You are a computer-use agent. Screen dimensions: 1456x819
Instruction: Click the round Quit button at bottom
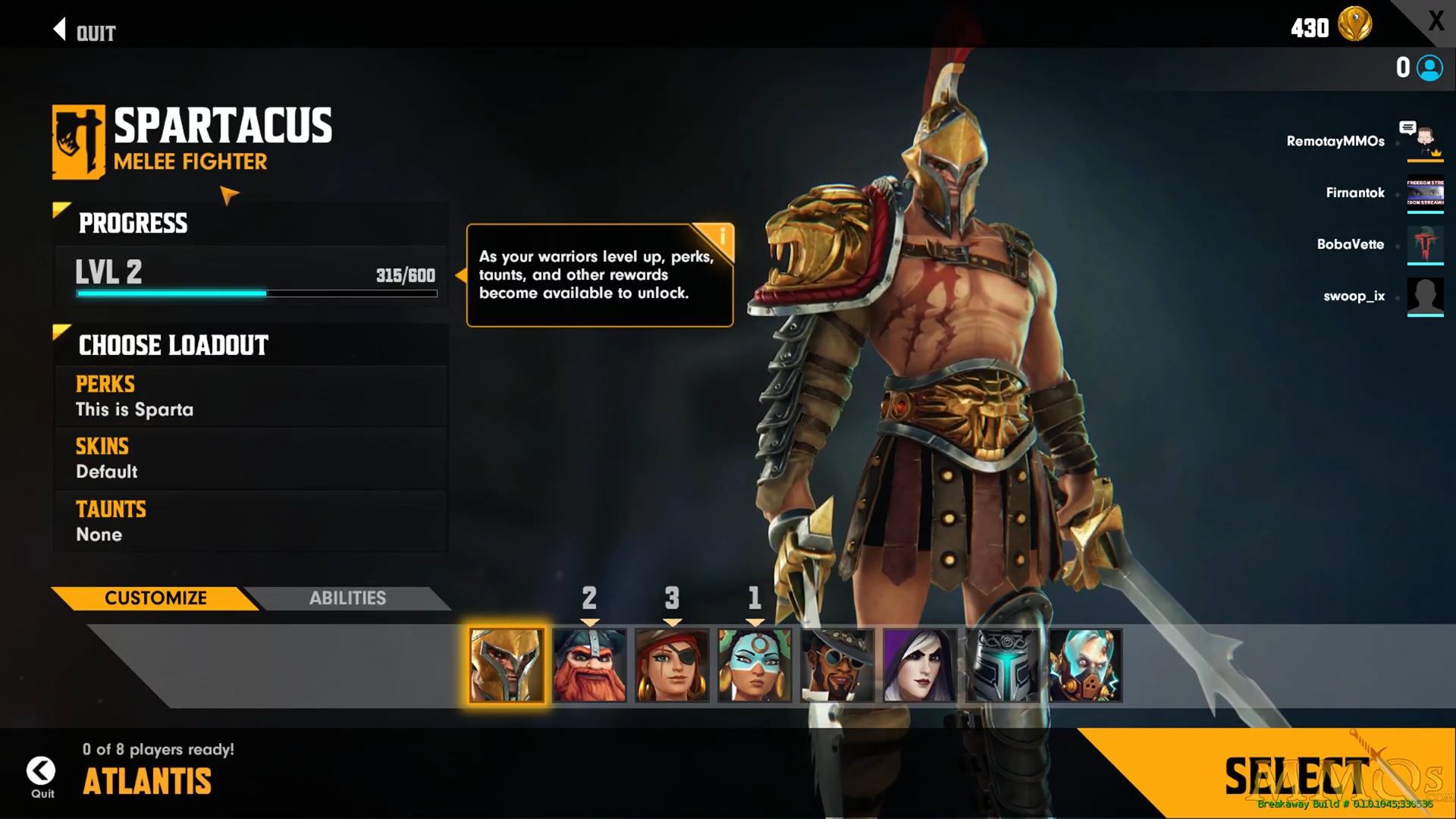(x=41, y=772)
